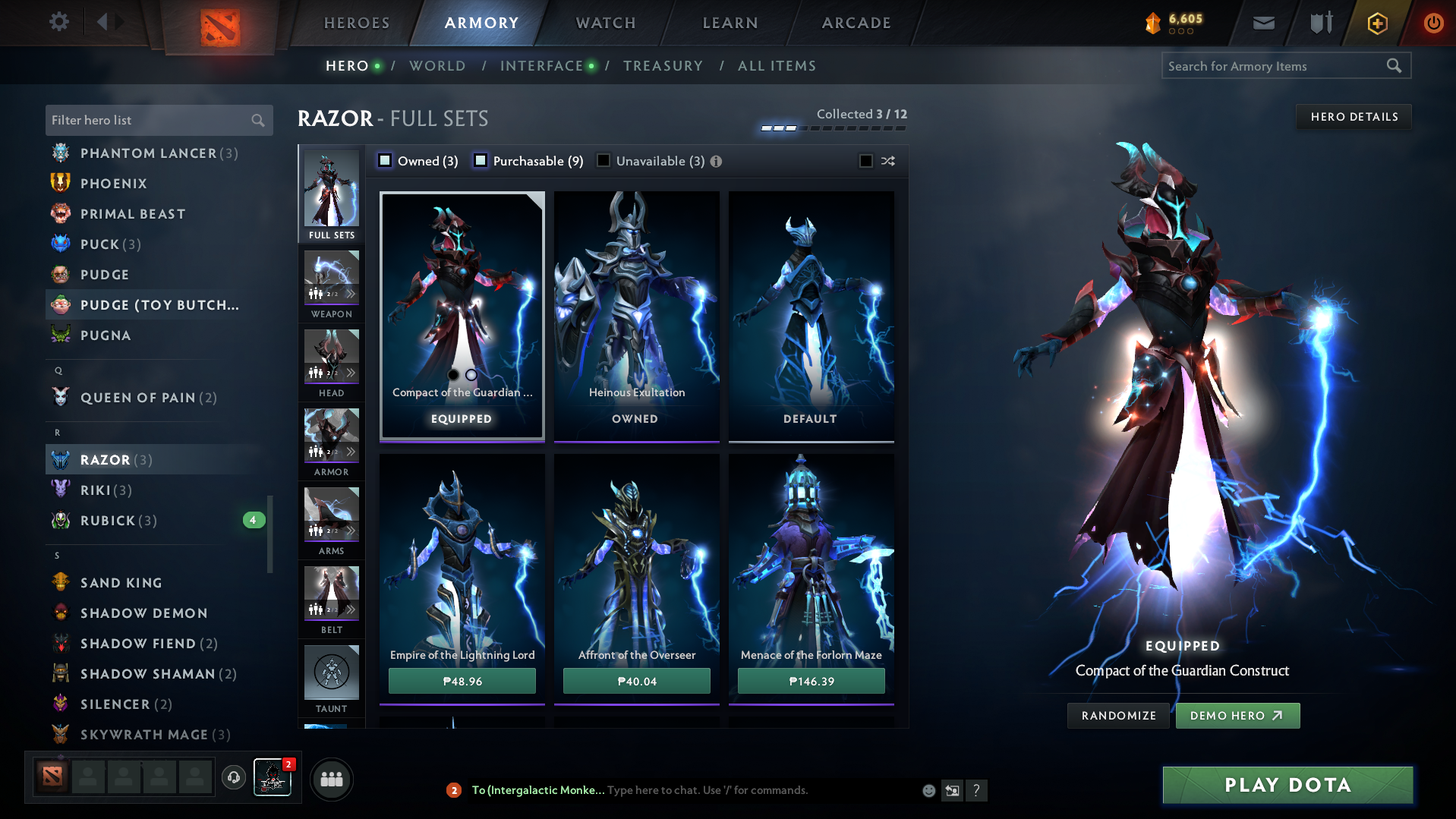Choose Queen of Pain from the hero list
This screenshot has height=819, width=1456.
[137, 398]
